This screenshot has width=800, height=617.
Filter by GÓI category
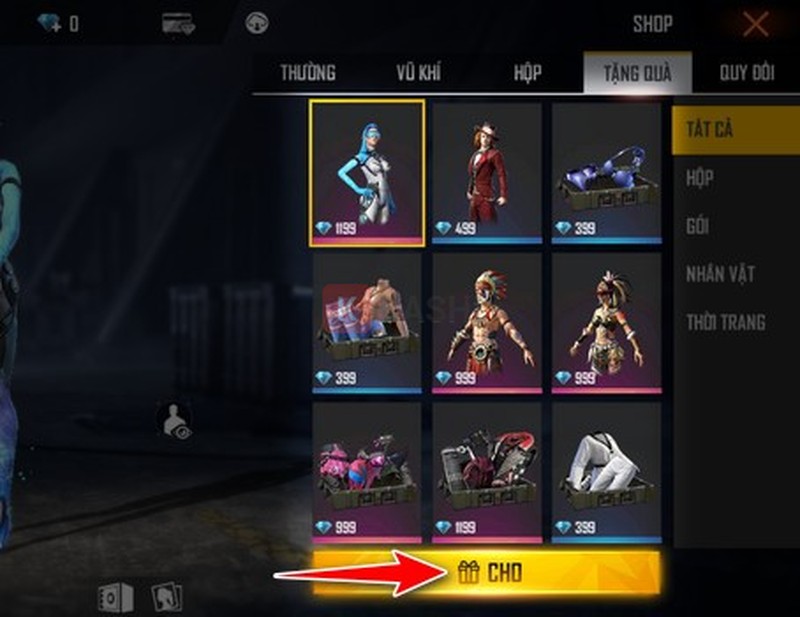[698, 226]
